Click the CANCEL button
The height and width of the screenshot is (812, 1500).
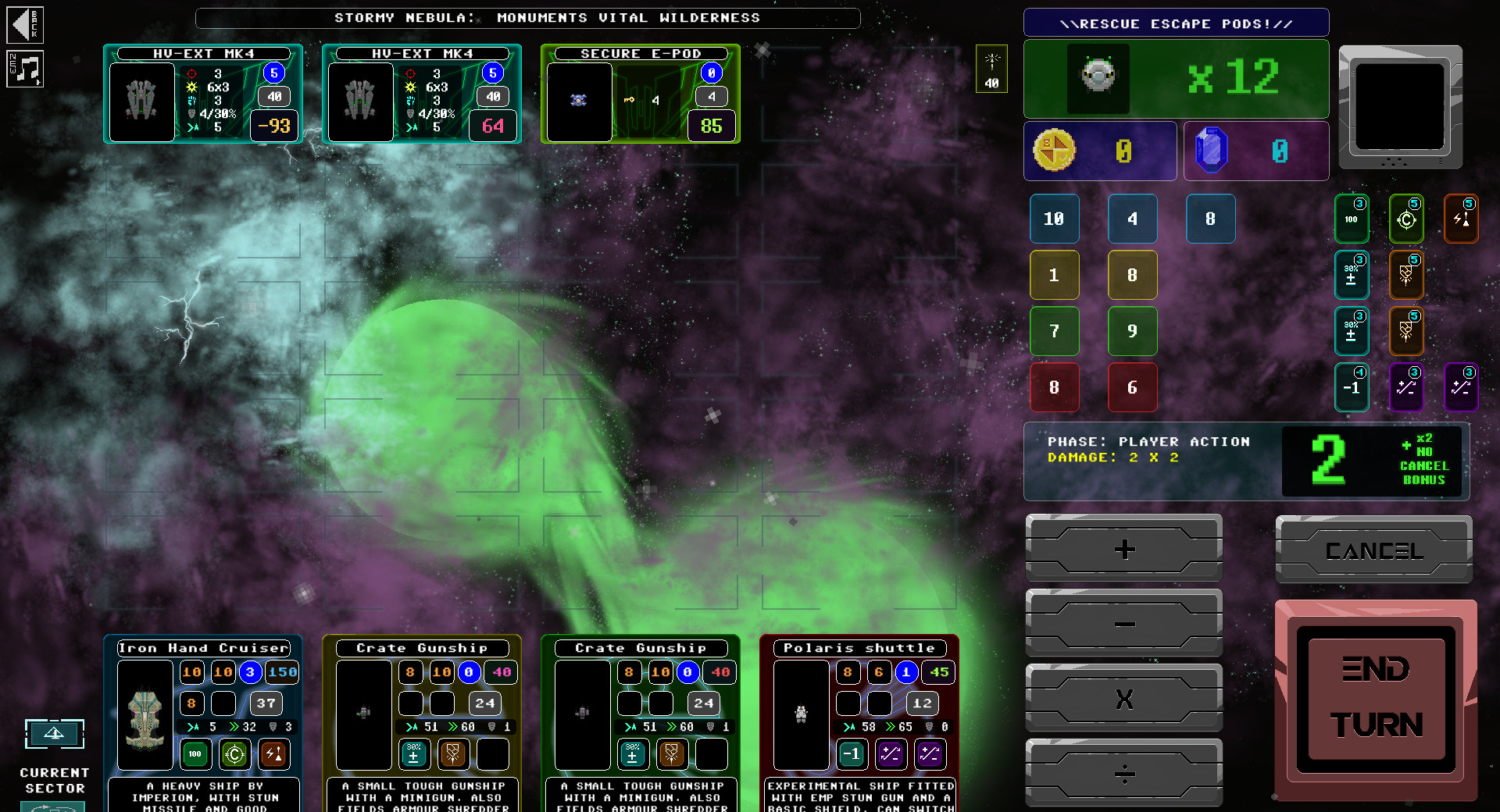1373,550
